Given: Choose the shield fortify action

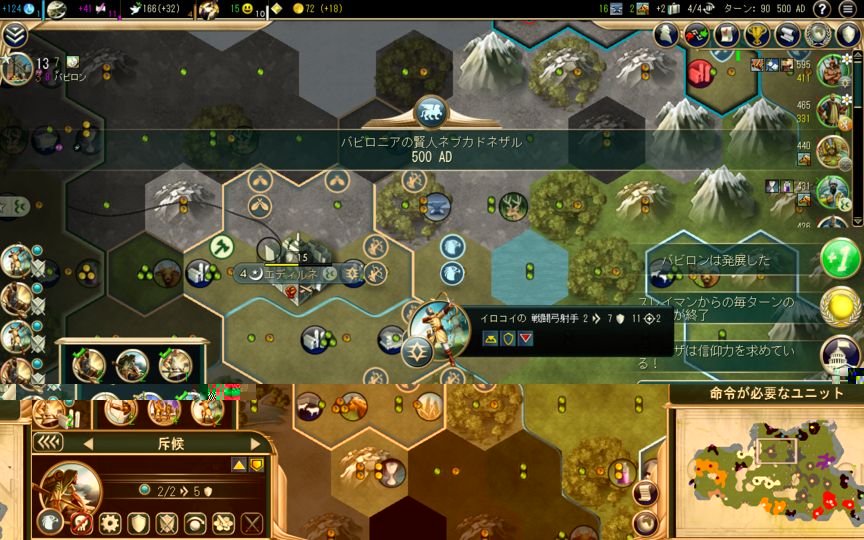Looking at the screenshot, I should (138, 522).
